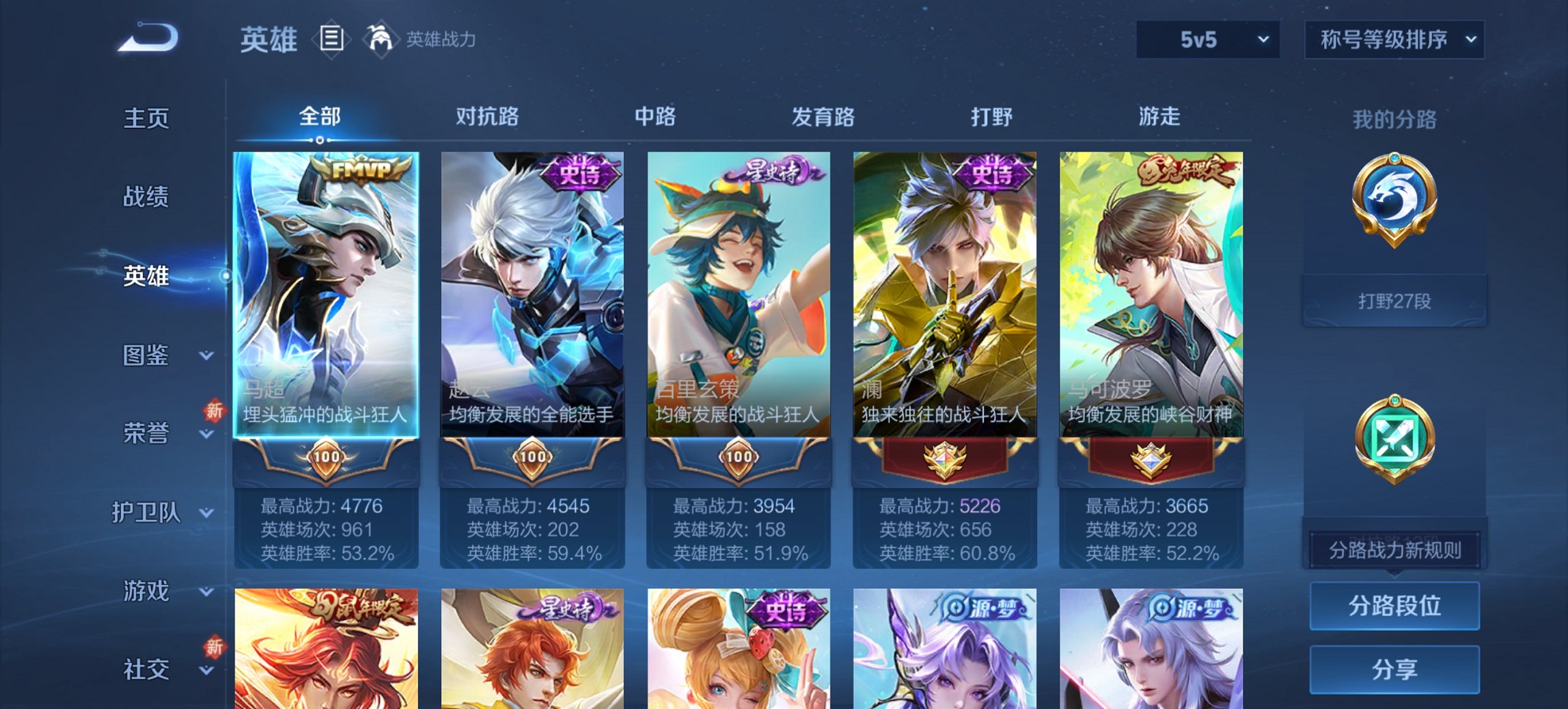Switch to the 打野 lane tab
The width and height of the screenshot is (1568, 709).
click(x=994, y=118)
